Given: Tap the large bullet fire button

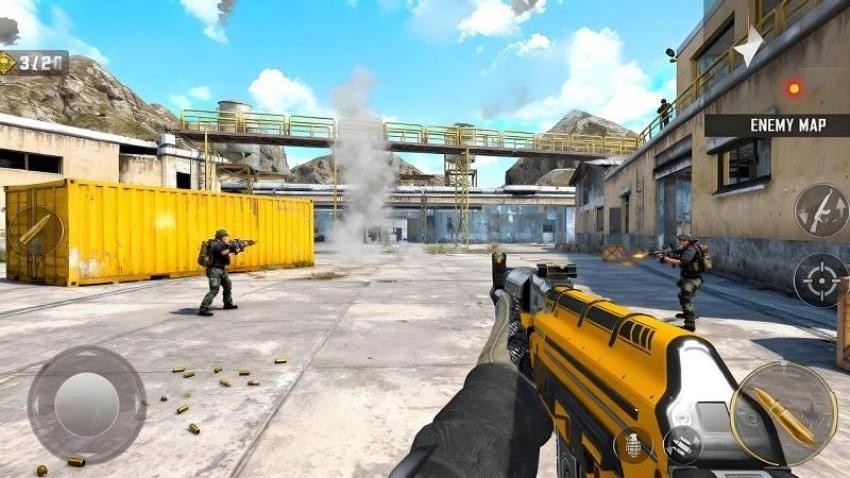Looking at the screenshot, I should tap(783, 413).
